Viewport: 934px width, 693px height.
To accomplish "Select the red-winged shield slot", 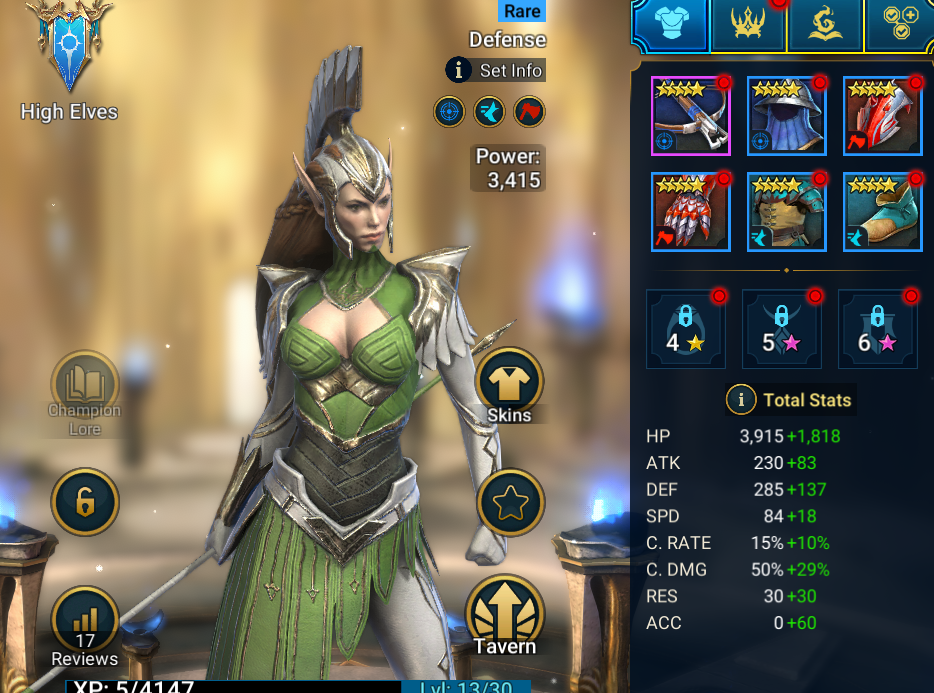I will (x=882, y=116).
